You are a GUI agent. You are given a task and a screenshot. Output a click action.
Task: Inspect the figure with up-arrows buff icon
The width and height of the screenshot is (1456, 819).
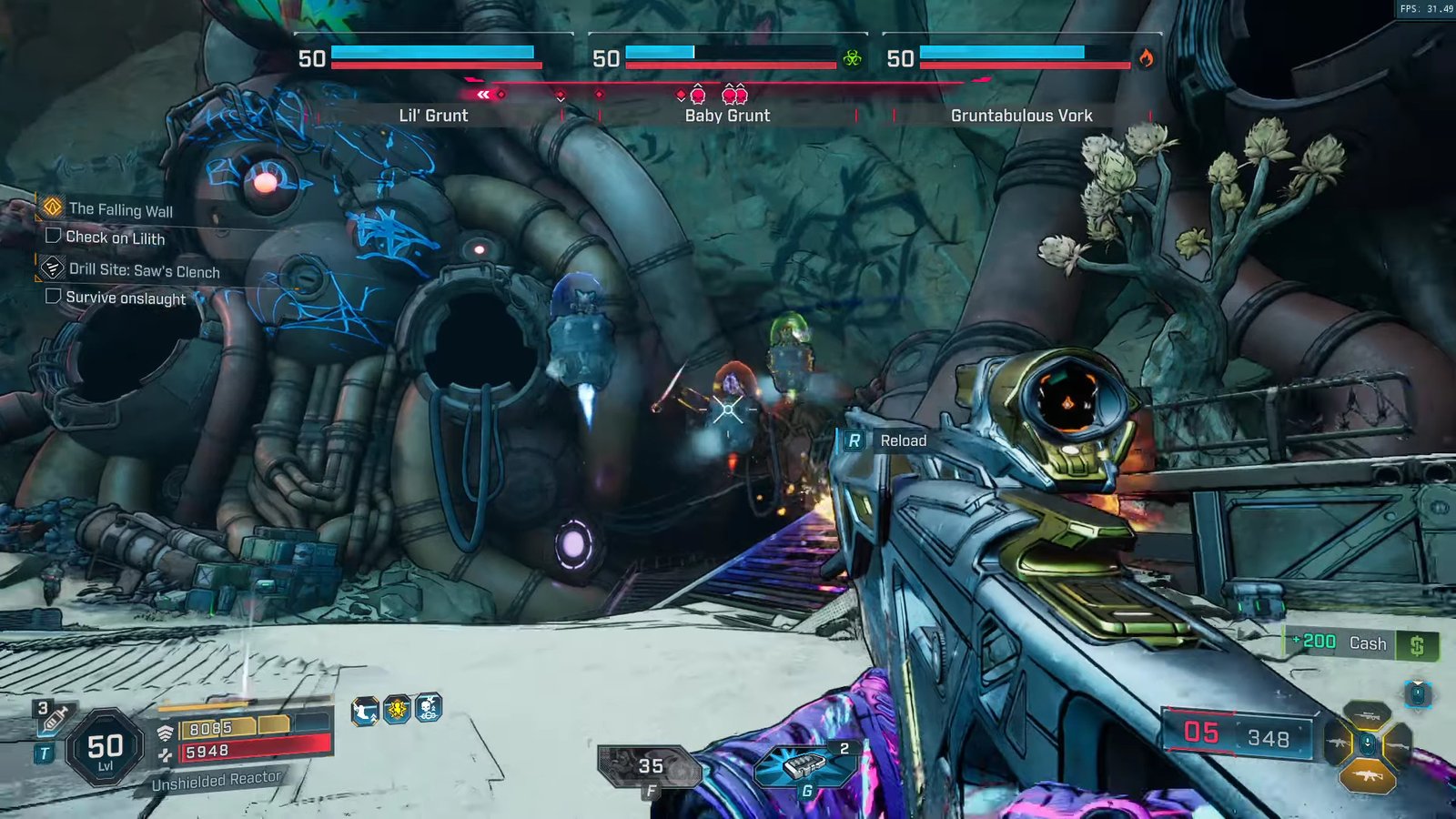tap(365, 711)
